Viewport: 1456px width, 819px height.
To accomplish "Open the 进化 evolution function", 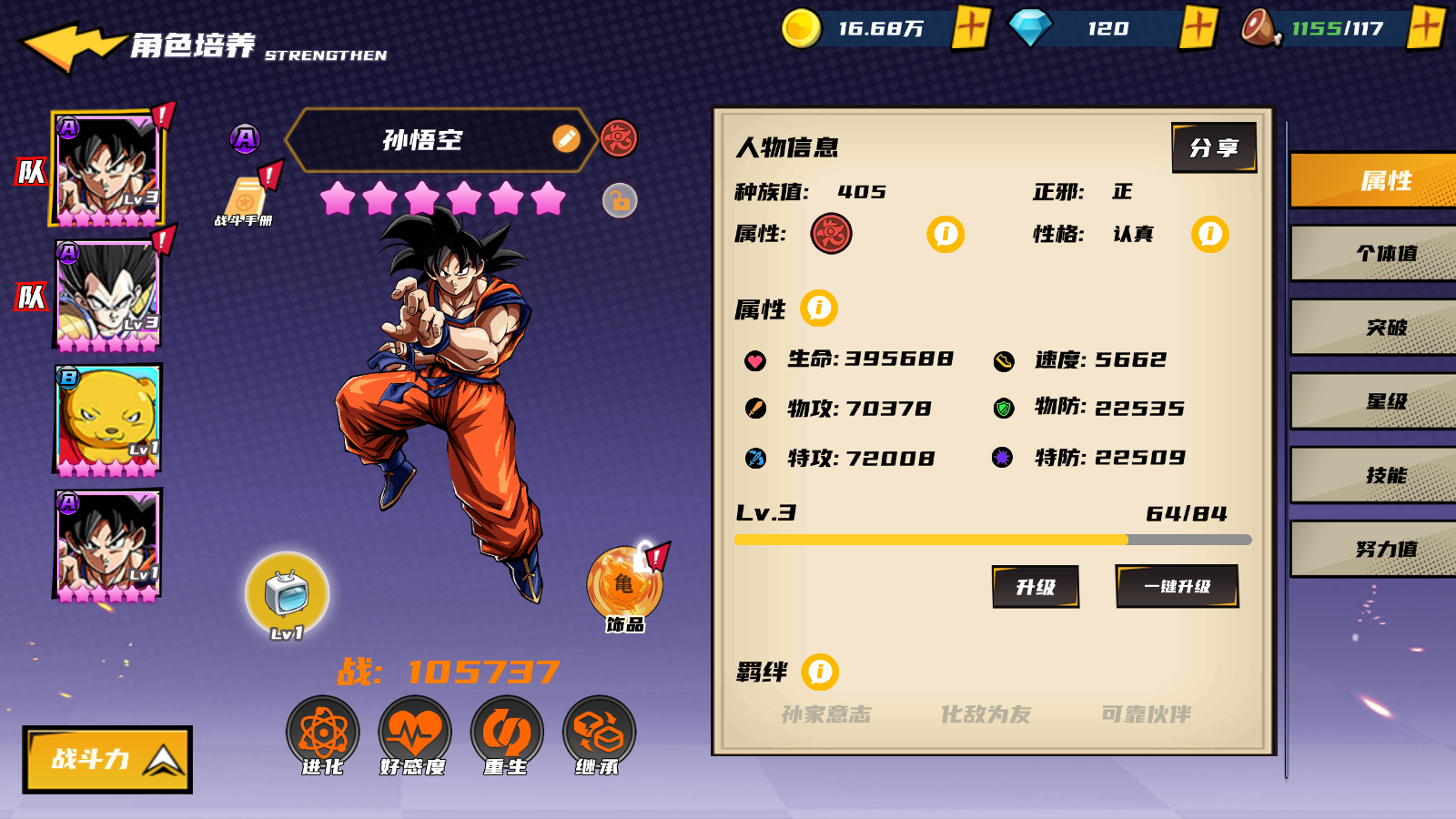I will coord(323,733).
